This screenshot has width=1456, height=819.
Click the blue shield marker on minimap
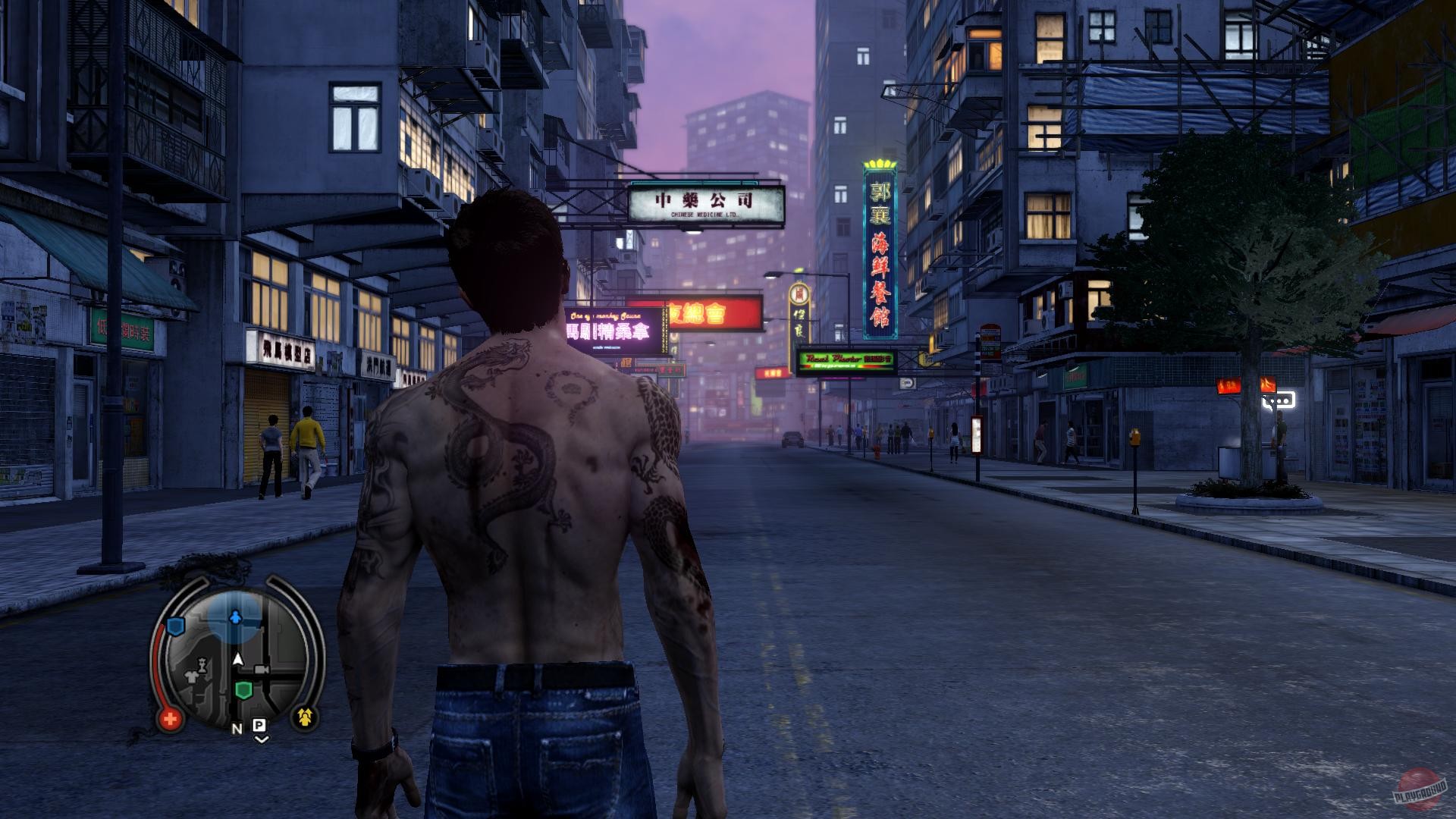coord(176,626)
